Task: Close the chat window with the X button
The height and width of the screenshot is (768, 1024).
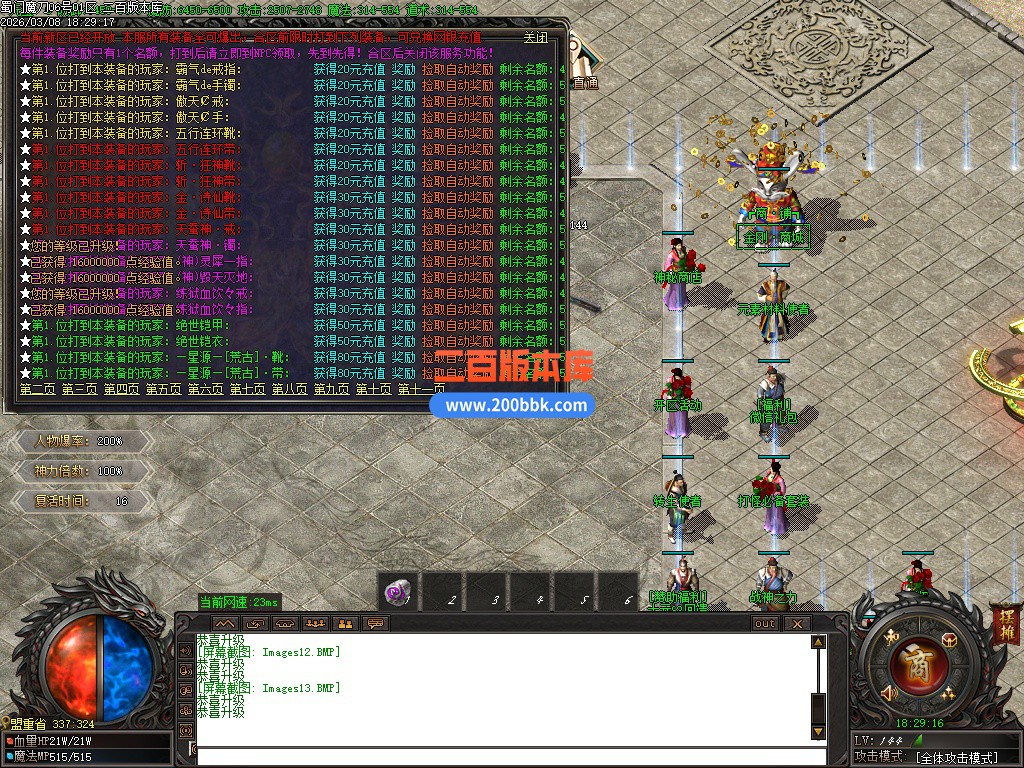Action: pos(796,623)
